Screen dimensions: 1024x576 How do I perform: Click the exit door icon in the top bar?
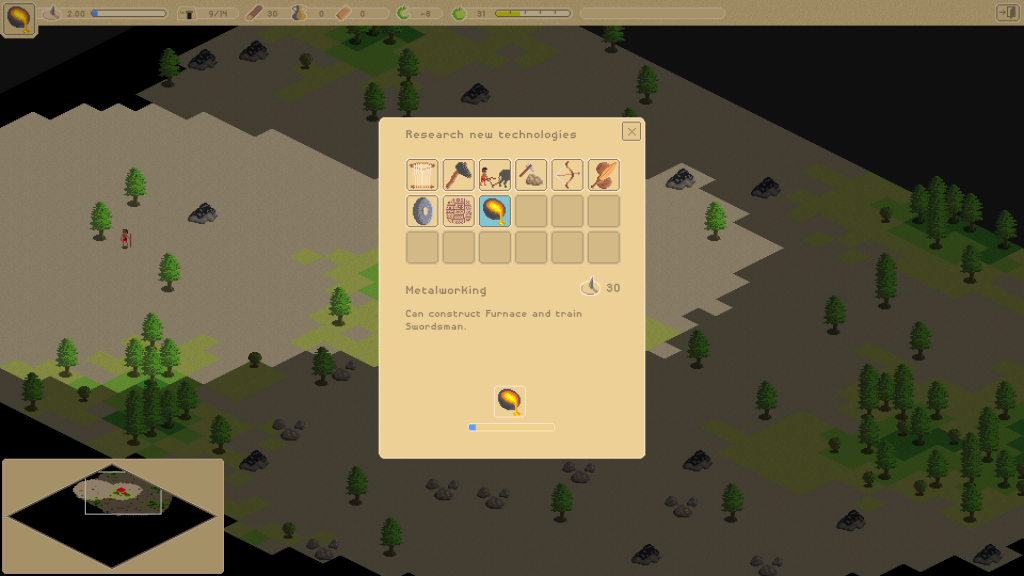[x=1006, y=13]
